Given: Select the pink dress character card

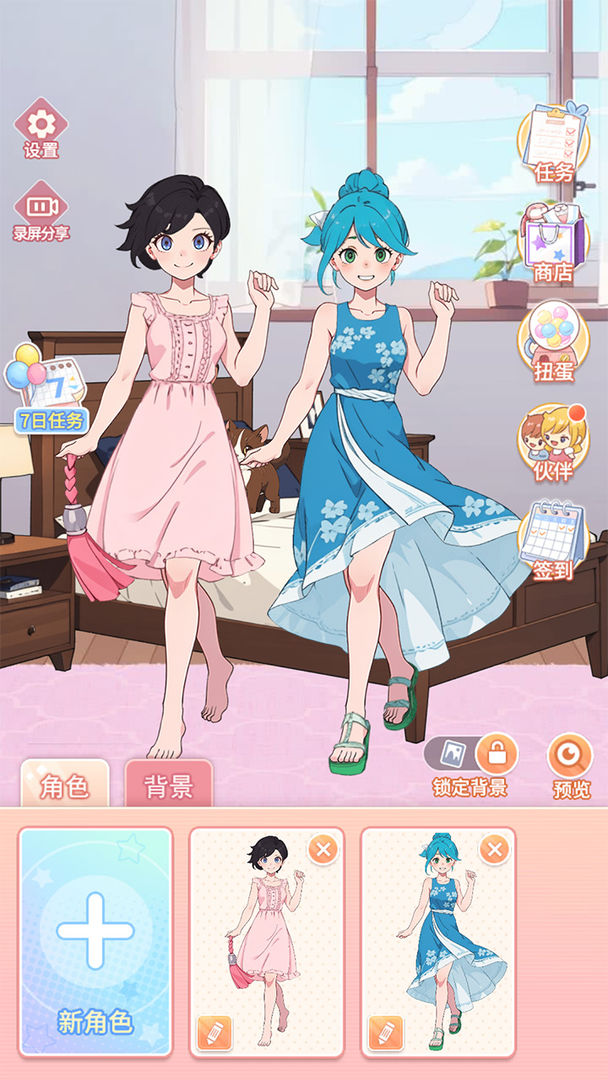Looking at the screenshot, I should 266,940.
